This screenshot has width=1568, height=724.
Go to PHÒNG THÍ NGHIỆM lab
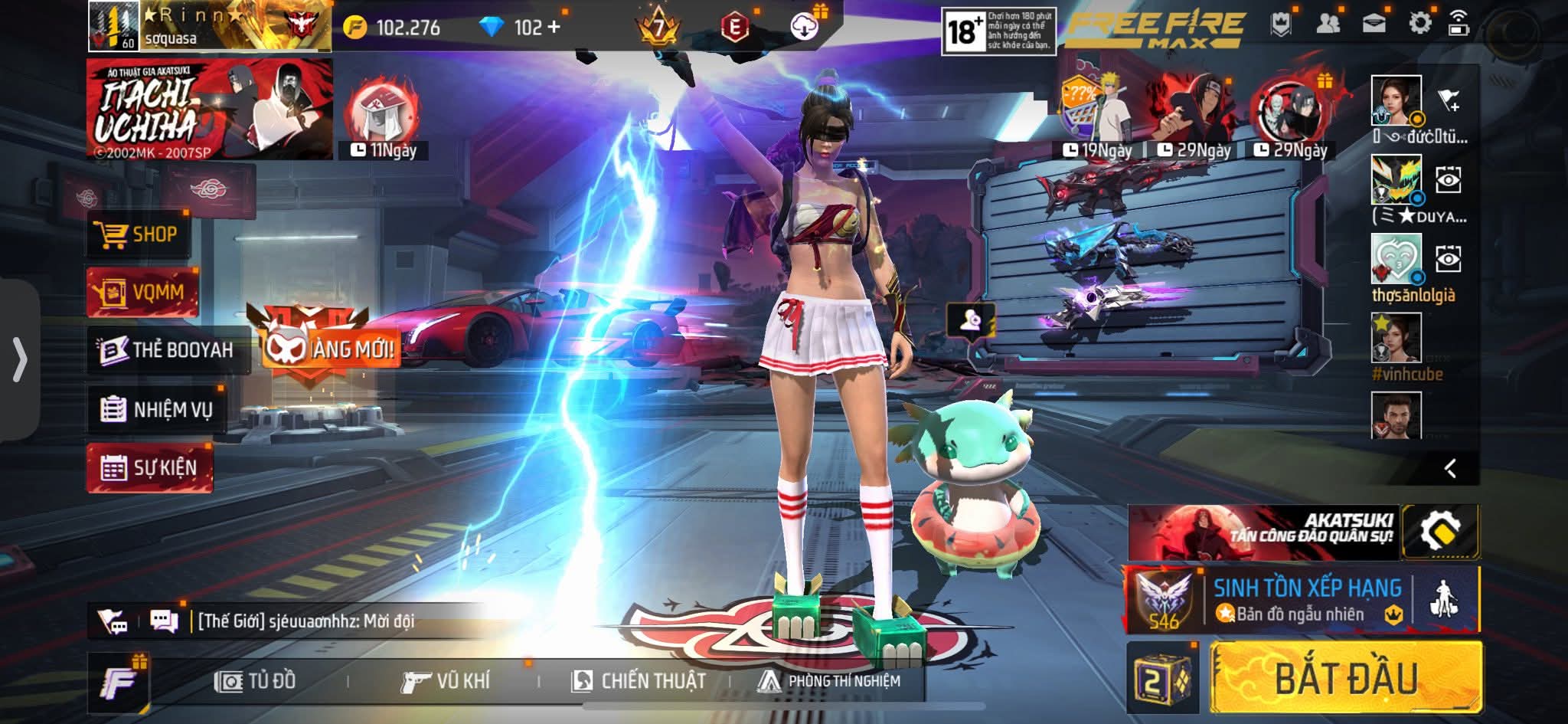point(828,680)
